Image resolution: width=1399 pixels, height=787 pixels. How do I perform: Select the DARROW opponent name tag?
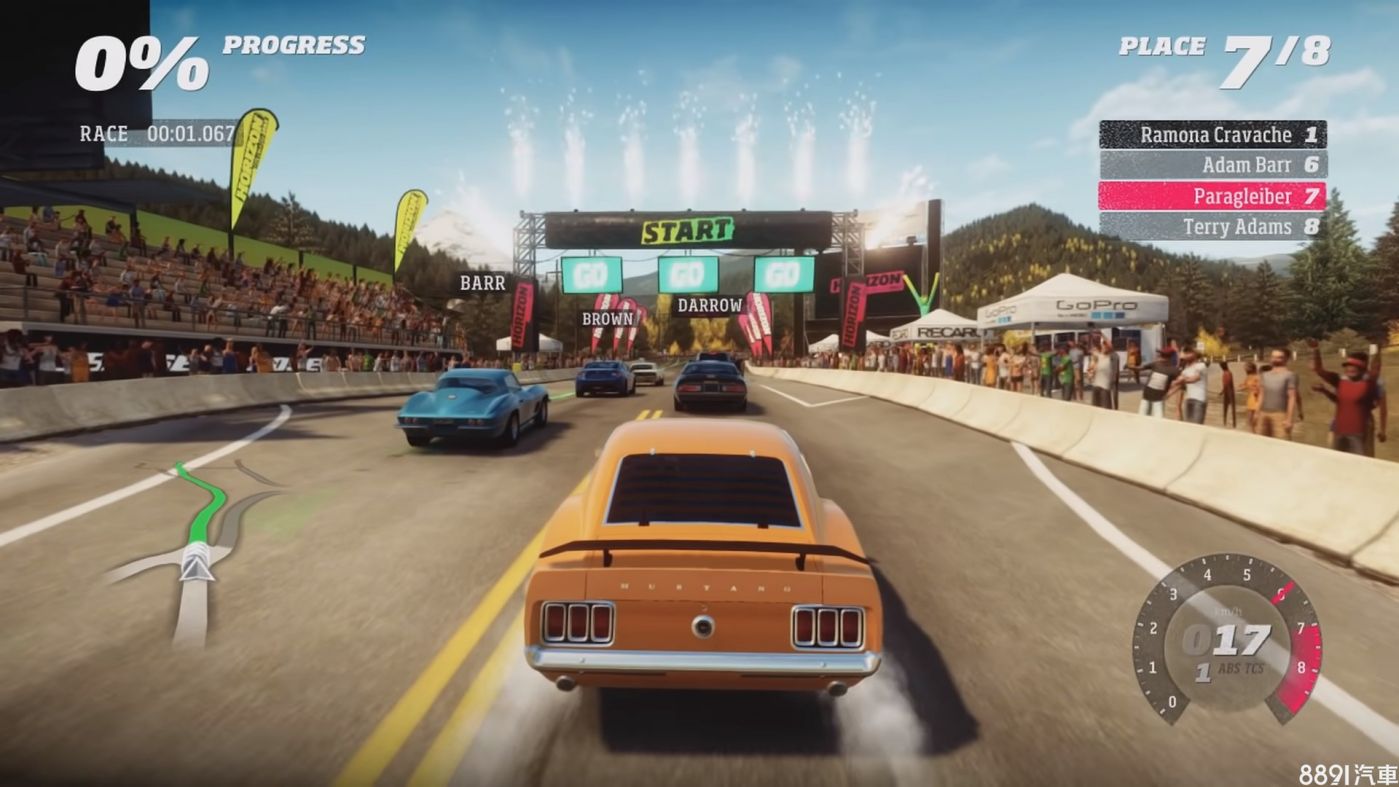point(709,305)
